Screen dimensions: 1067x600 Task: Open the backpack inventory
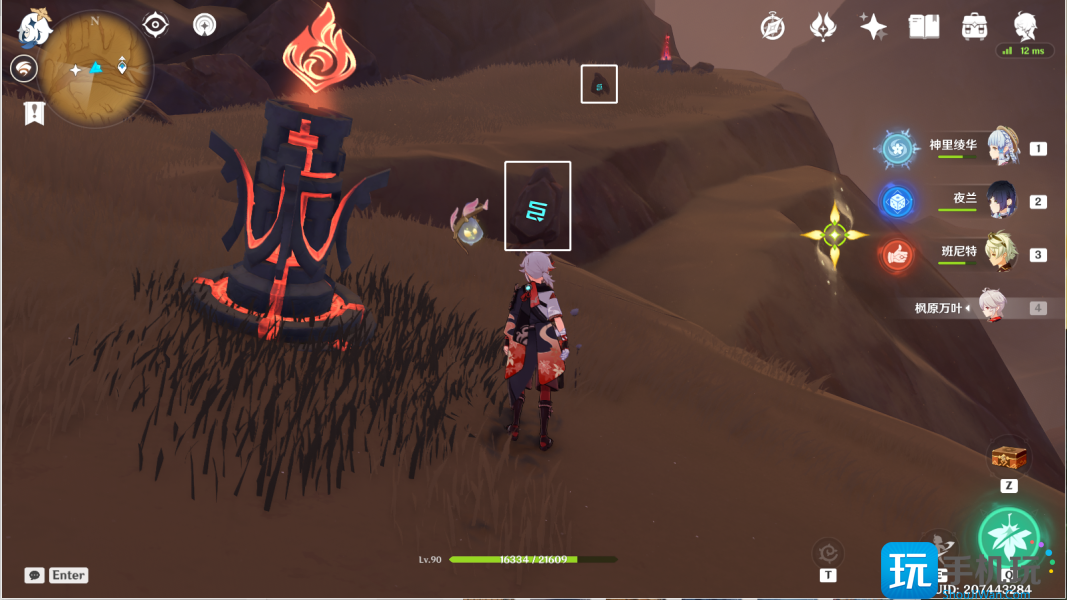pos(973,27)
